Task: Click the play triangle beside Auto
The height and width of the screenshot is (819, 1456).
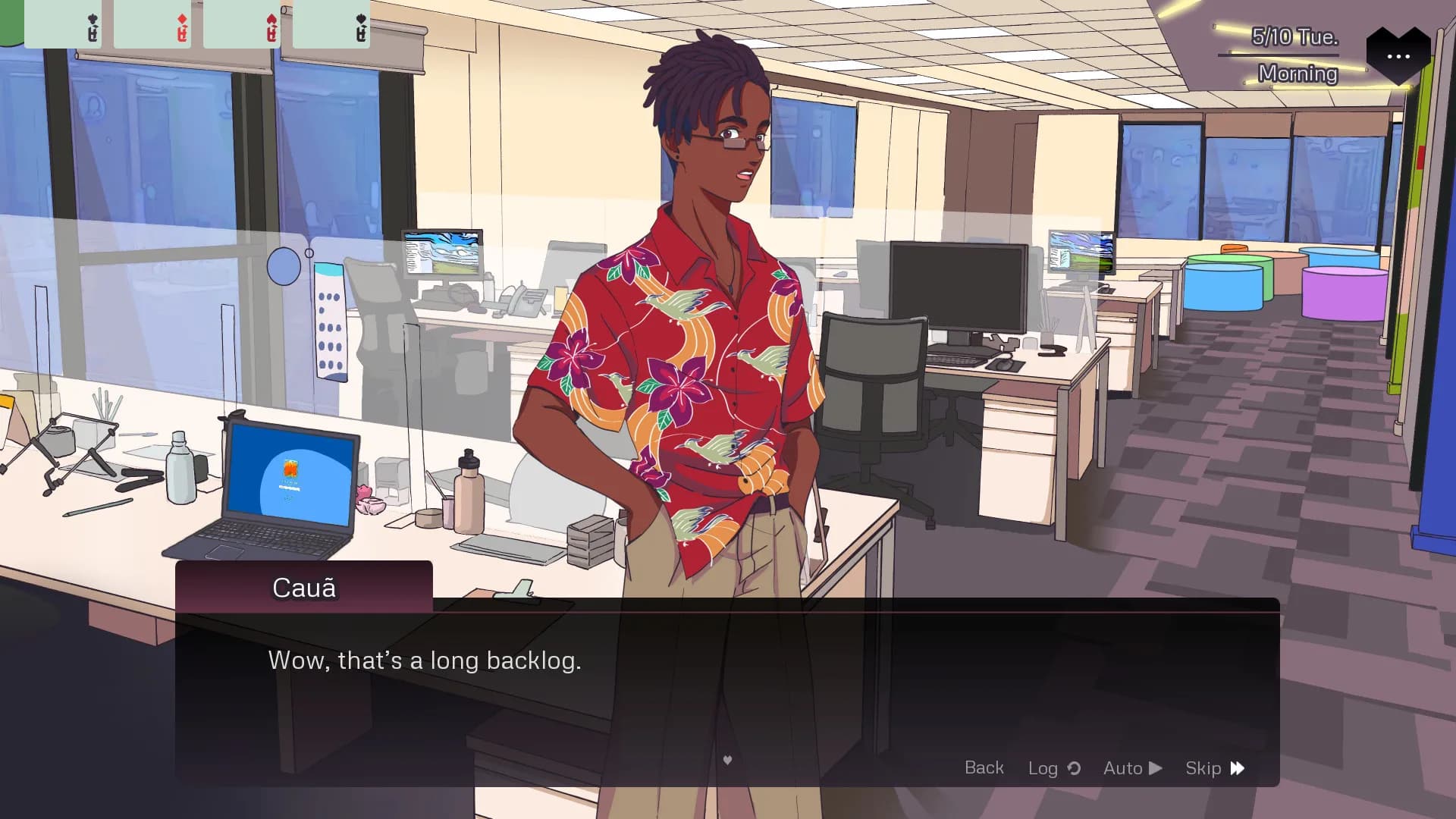Action: point(1155,768)
